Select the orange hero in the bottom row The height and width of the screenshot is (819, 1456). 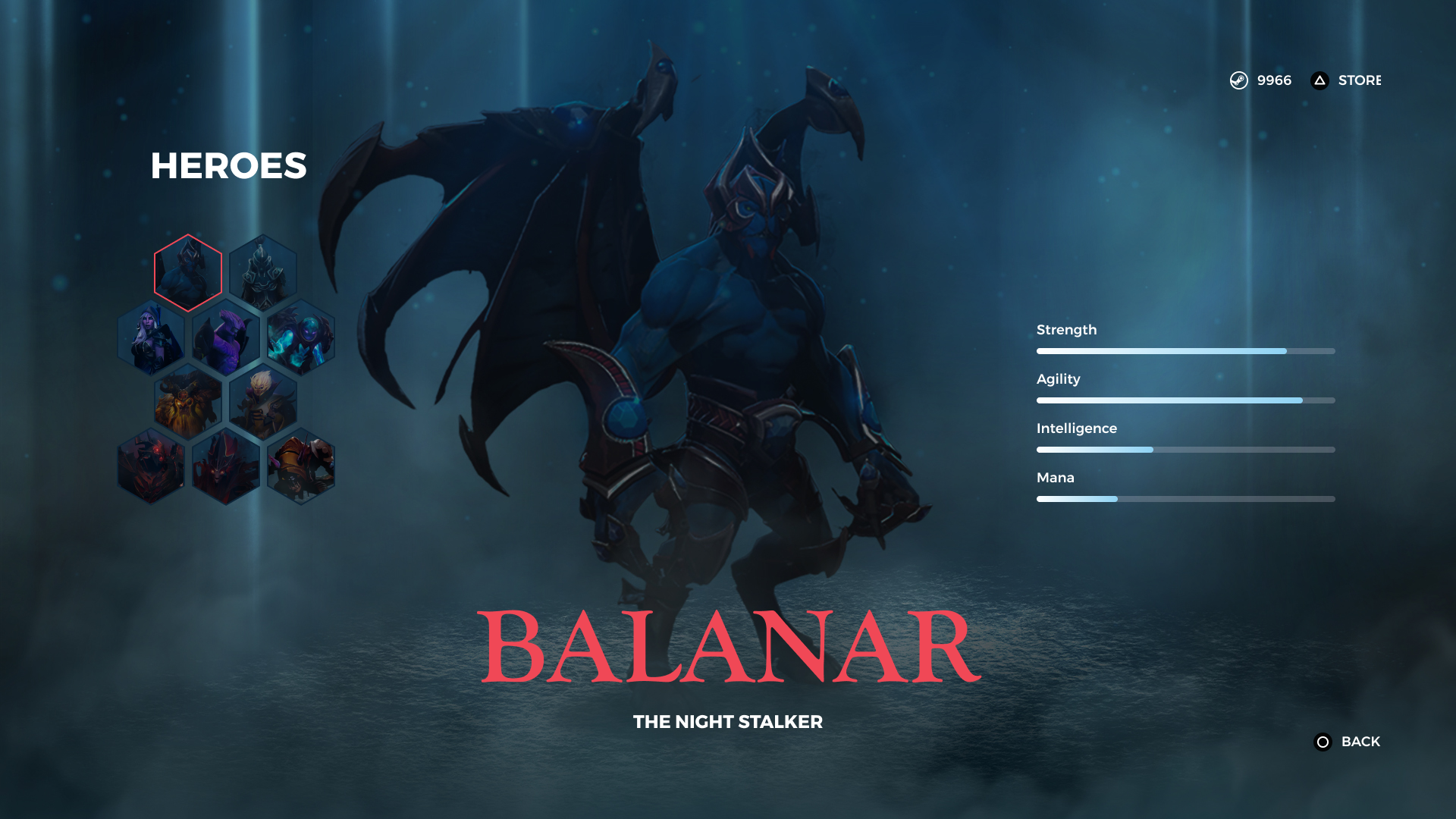(300, 466)
